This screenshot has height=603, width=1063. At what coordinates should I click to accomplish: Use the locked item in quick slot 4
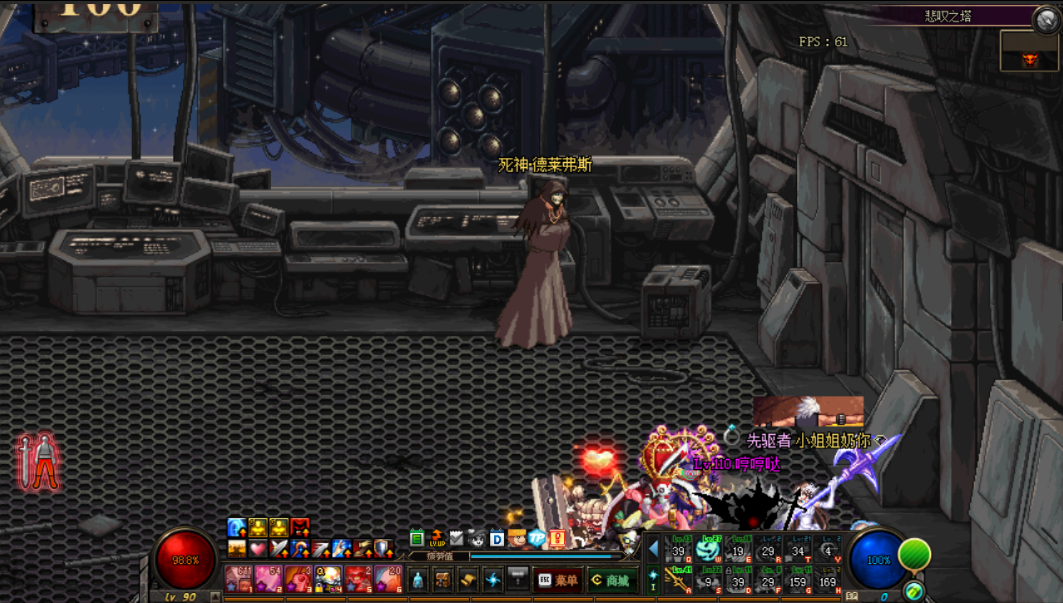(328, 578)
